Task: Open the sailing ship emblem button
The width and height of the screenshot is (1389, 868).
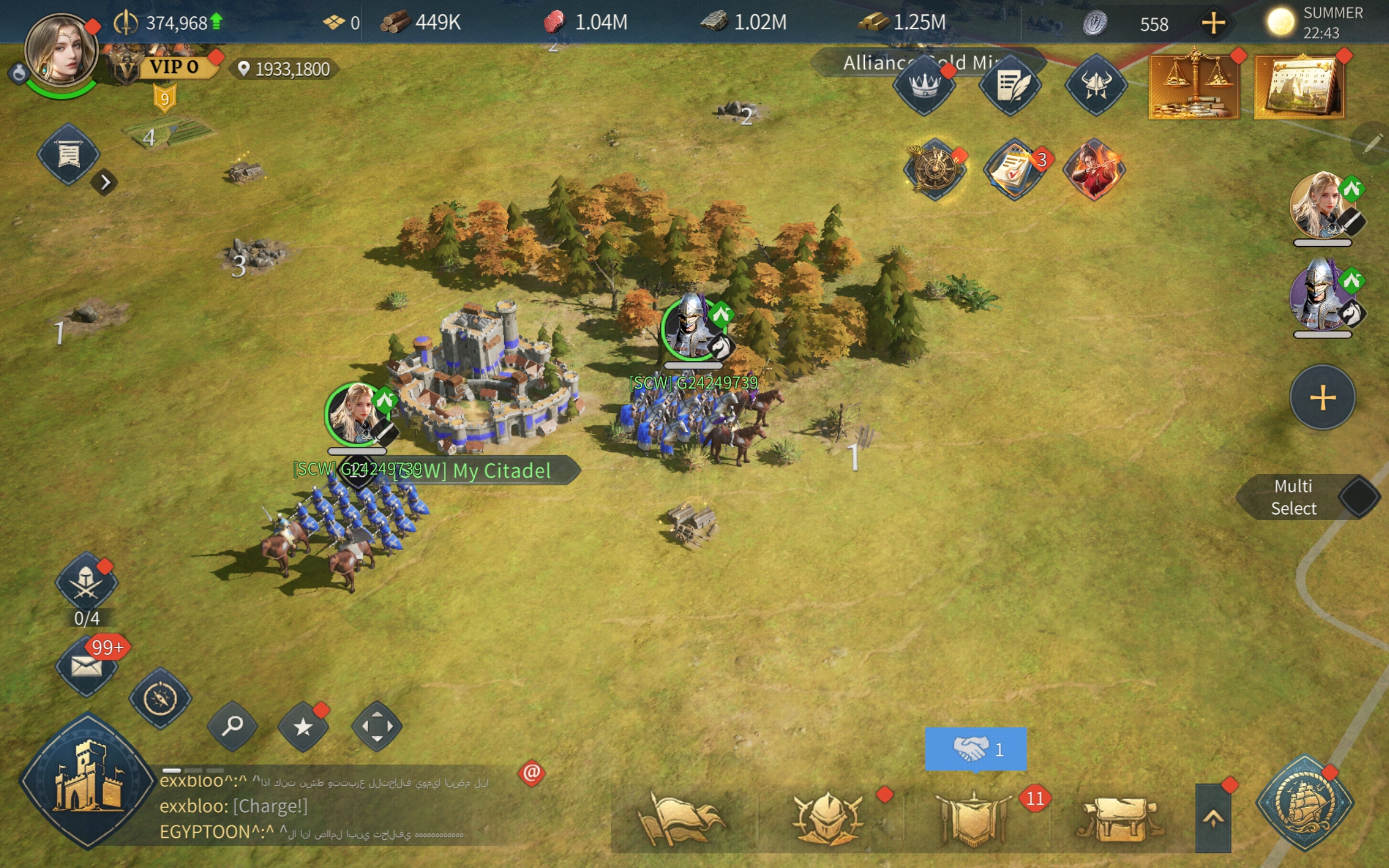Action: pyautogui.click(x=1304, y=802)
